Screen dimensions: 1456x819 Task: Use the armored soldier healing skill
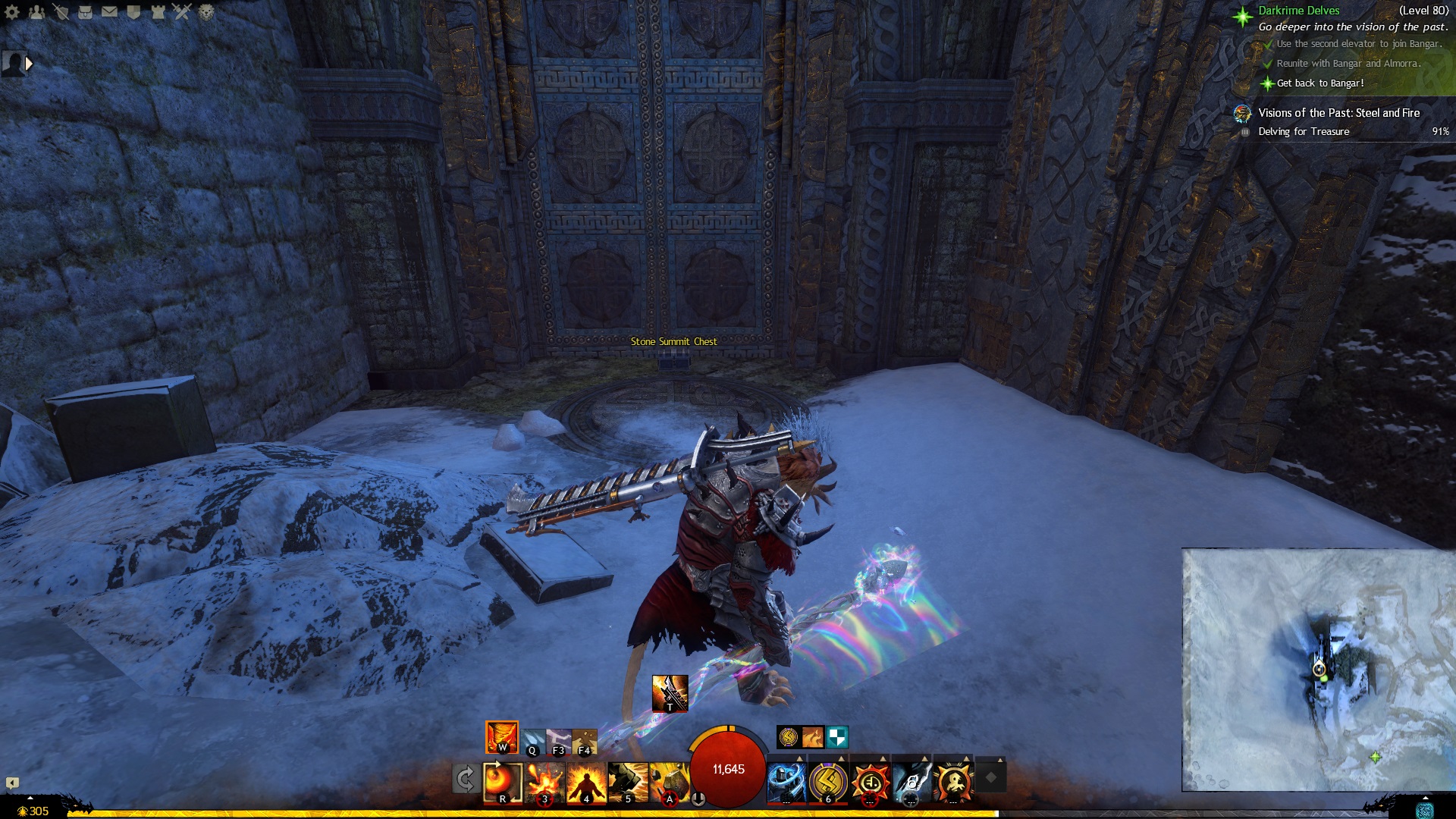[786, 781]
